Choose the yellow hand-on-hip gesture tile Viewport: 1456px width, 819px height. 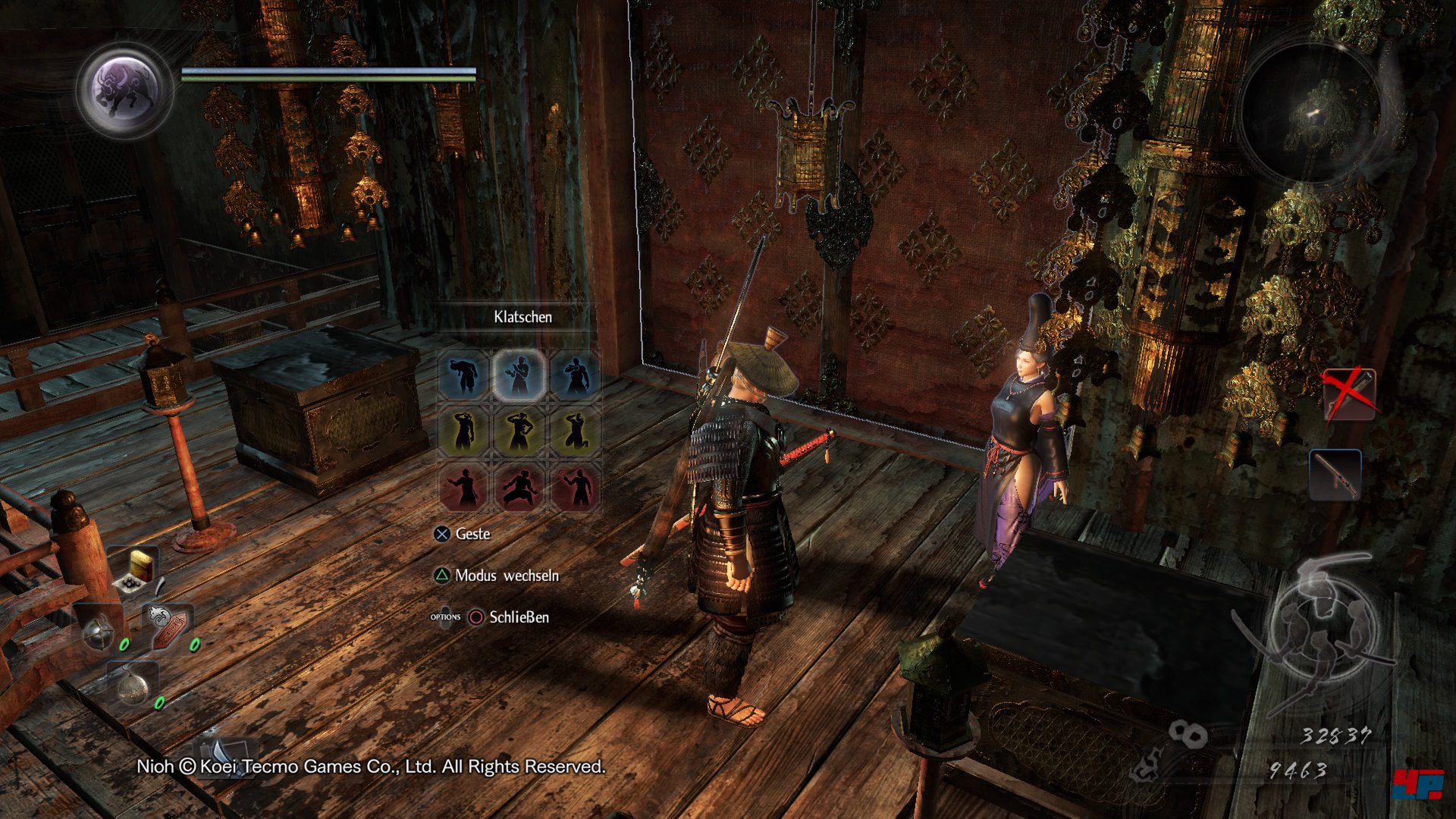click(x=519, y=431)
